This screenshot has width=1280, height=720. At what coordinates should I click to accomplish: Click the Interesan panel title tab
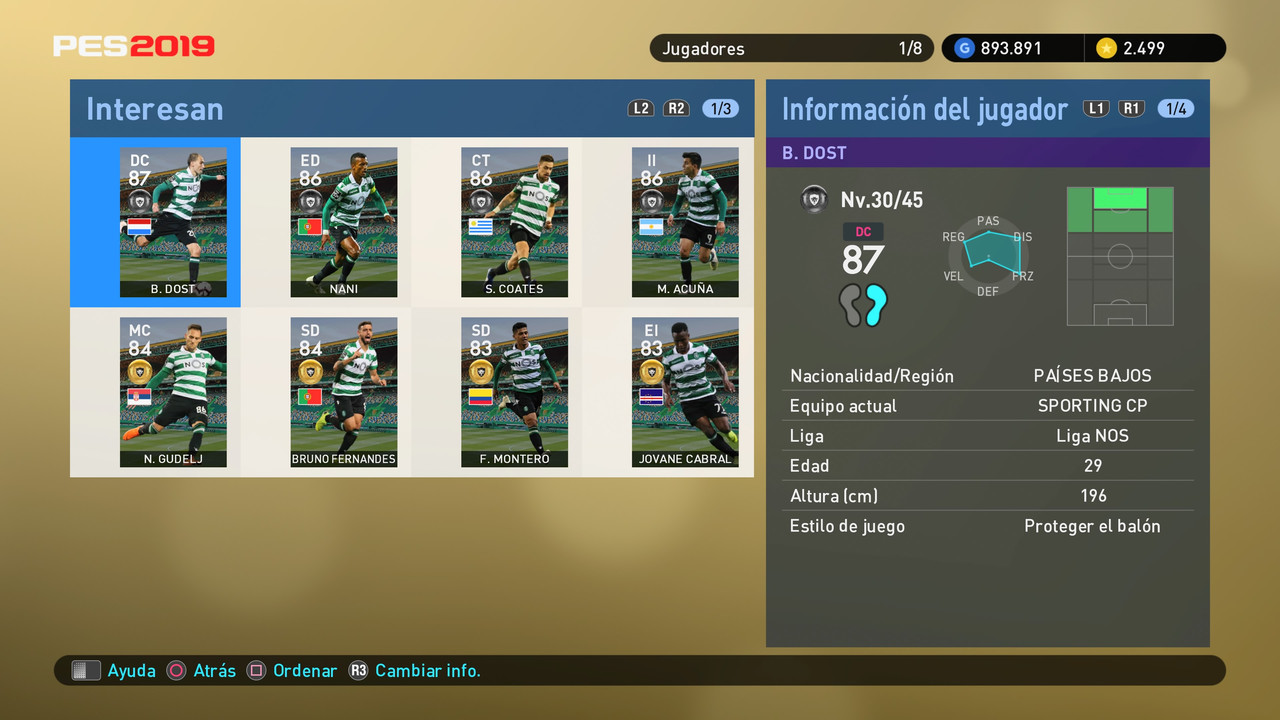(x=155, y=109)
